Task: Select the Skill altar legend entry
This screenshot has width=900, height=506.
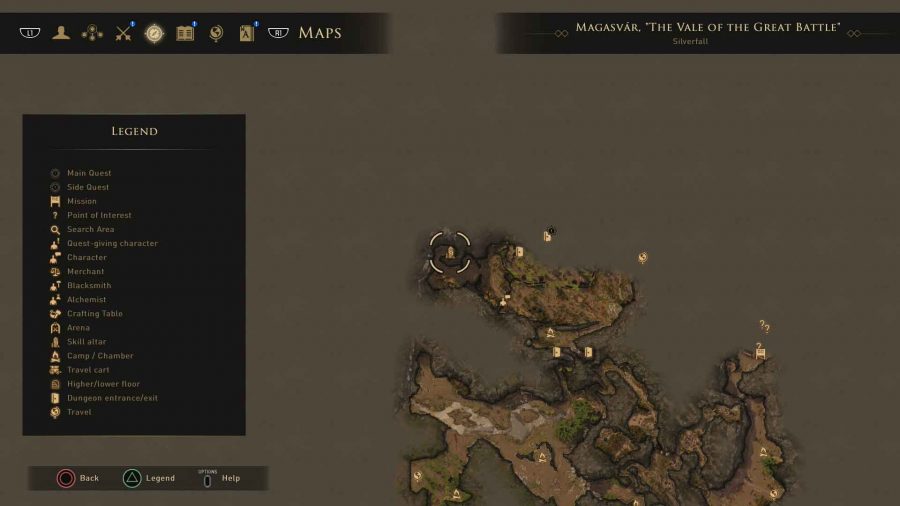Action: [x=86, y=342]
